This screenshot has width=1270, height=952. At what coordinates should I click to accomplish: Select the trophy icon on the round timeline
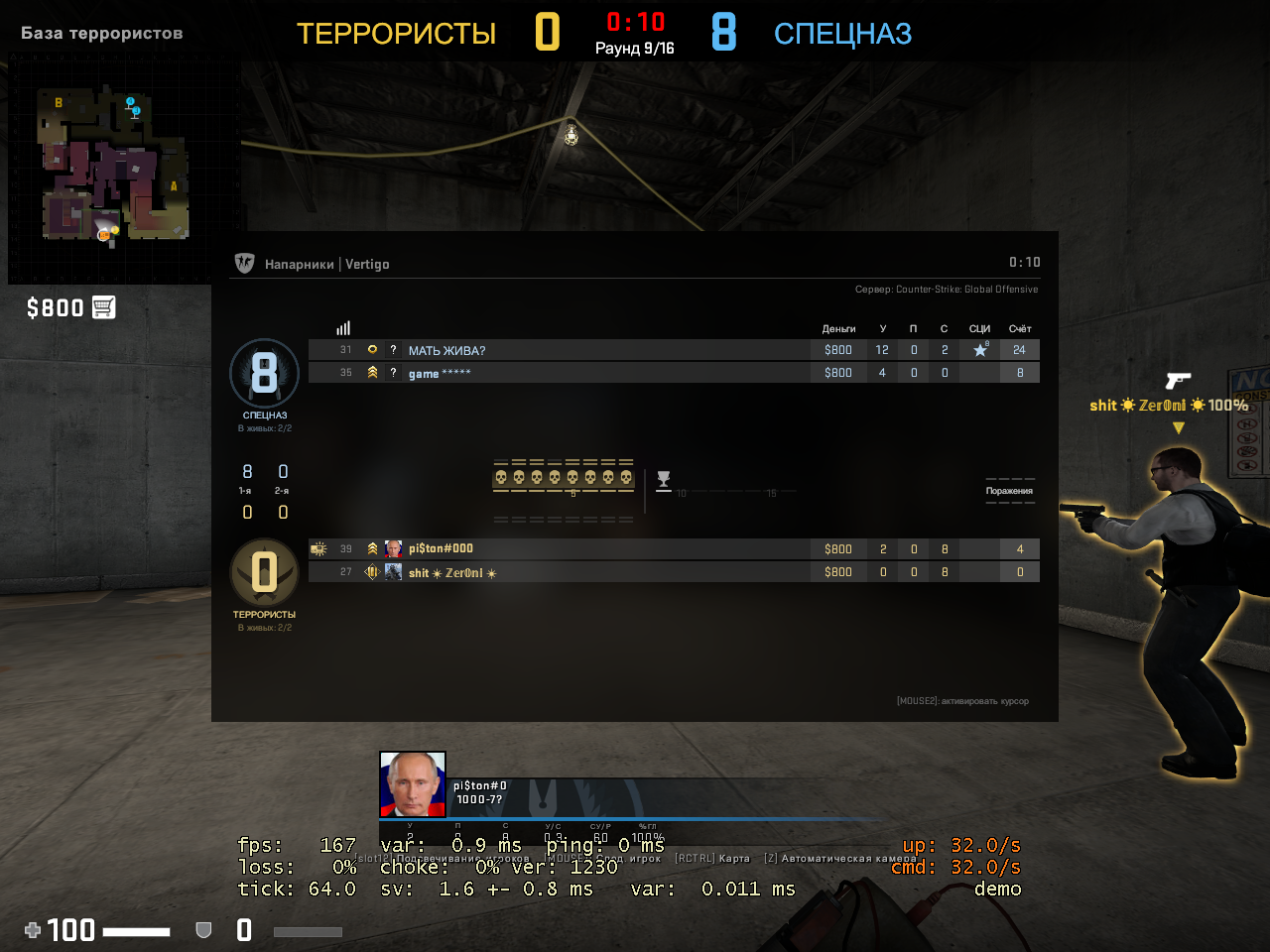tap(662, 480)
